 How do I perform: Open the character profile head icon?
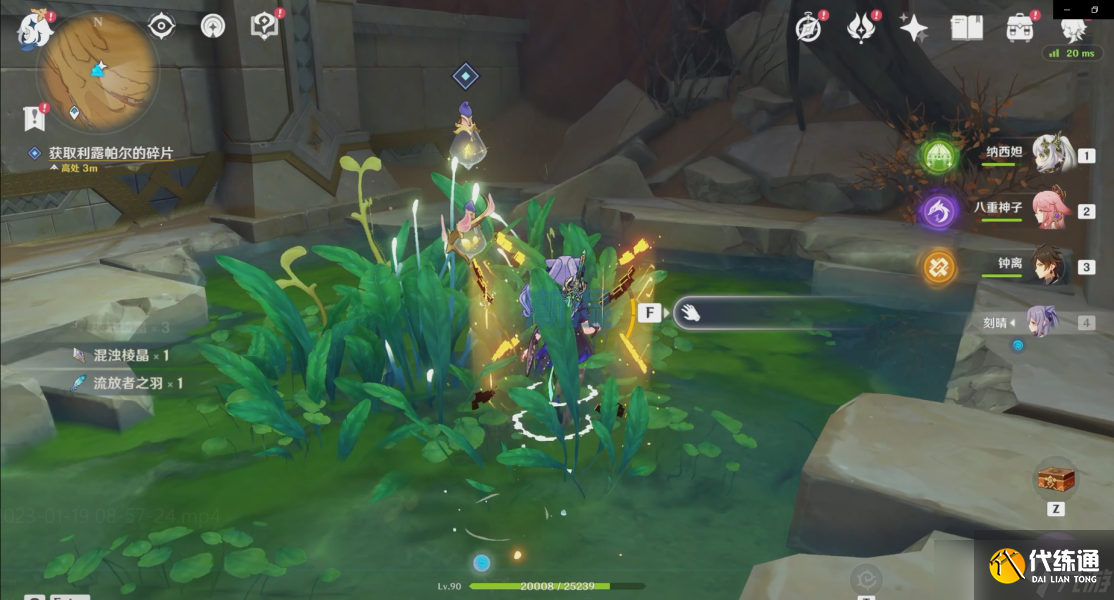(1072, 28)
